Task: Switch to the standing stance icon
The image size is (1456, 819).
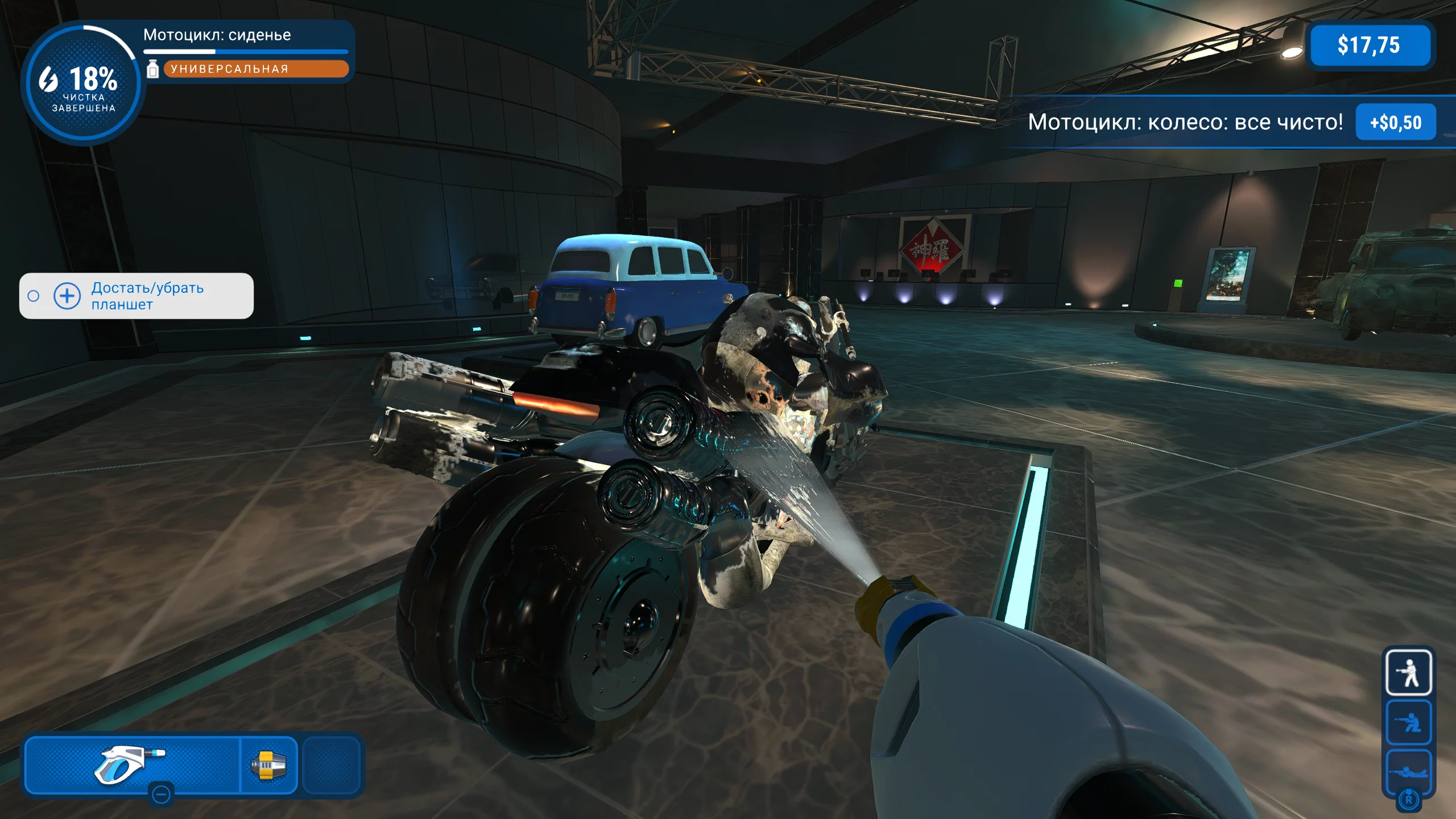Action: tap(1408, 673)
